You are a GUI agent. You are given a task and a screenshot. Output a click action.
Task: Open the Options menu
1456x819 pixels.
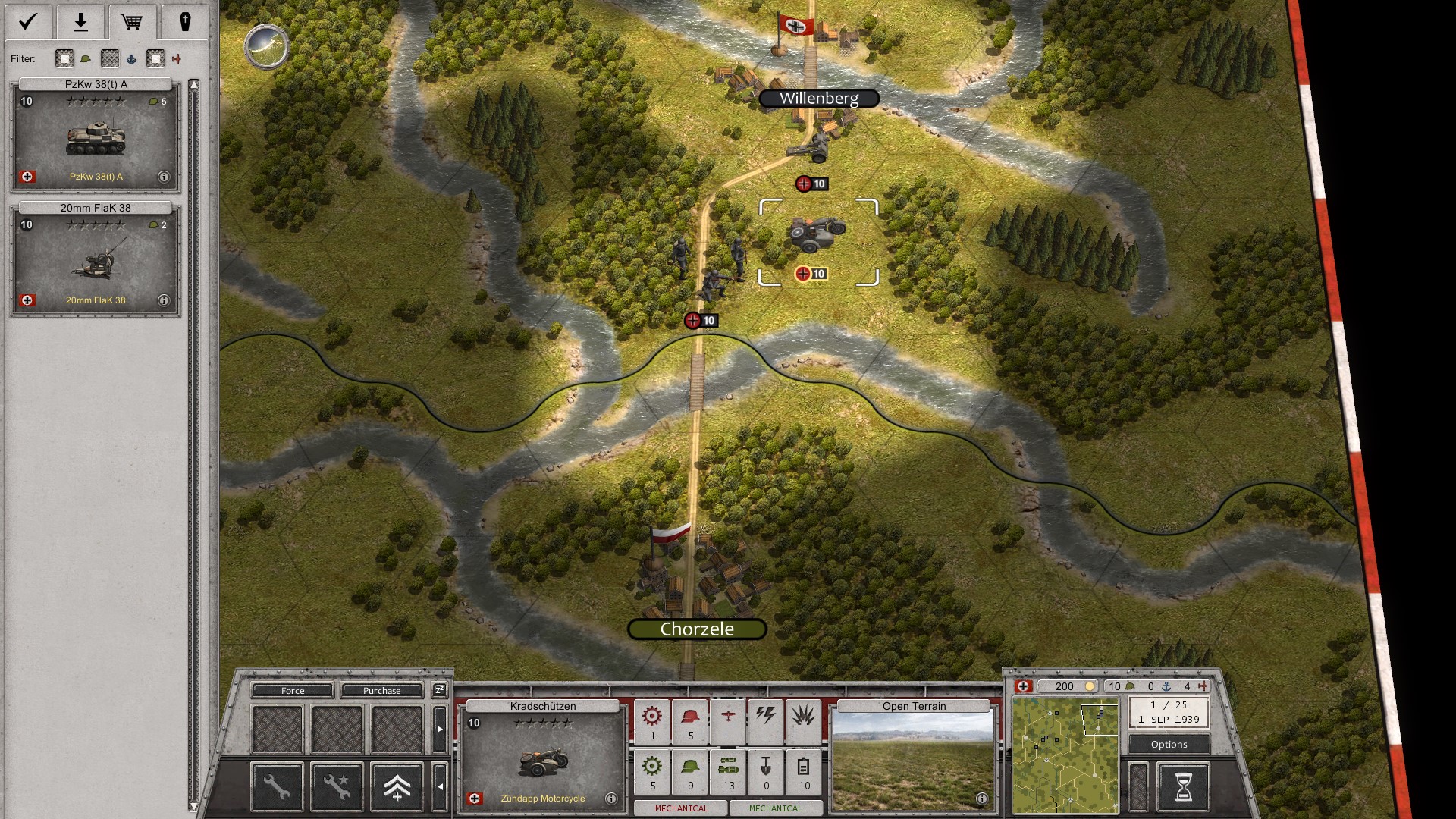[x=1169, y=745]
